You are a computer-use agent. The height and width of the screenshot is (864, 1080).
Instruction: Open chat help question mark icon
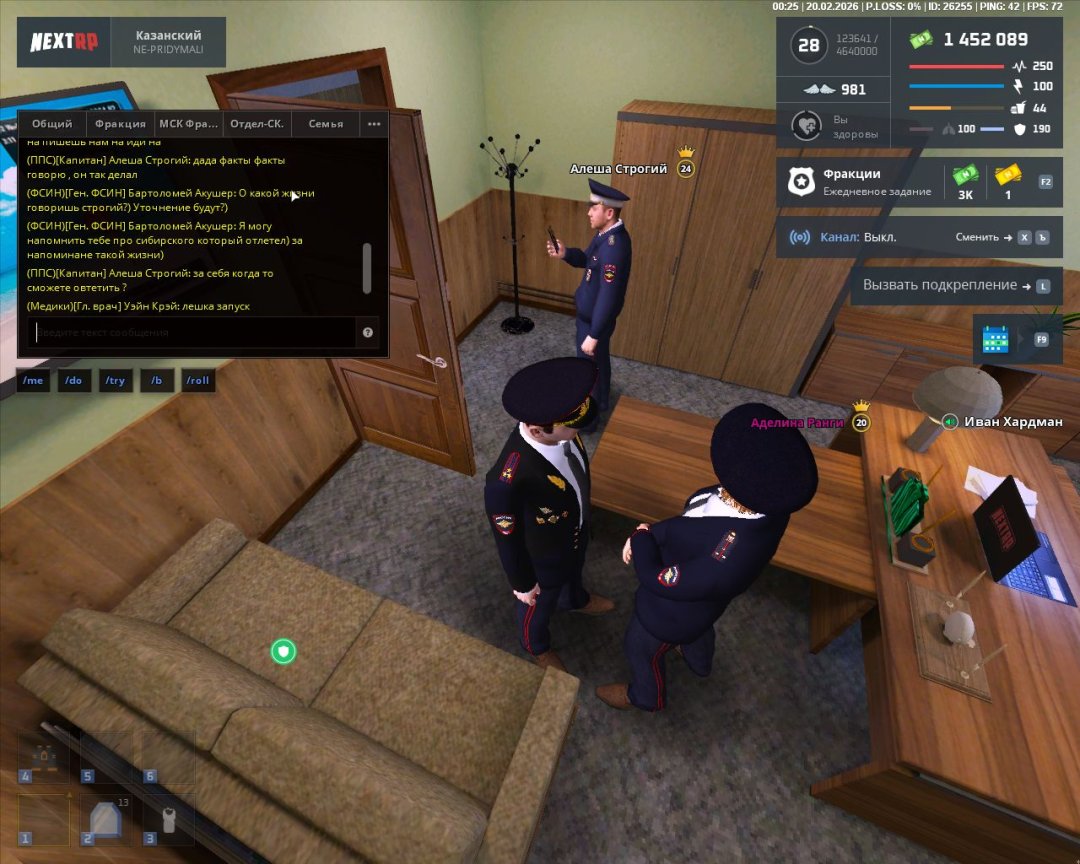tap(368, 332)
